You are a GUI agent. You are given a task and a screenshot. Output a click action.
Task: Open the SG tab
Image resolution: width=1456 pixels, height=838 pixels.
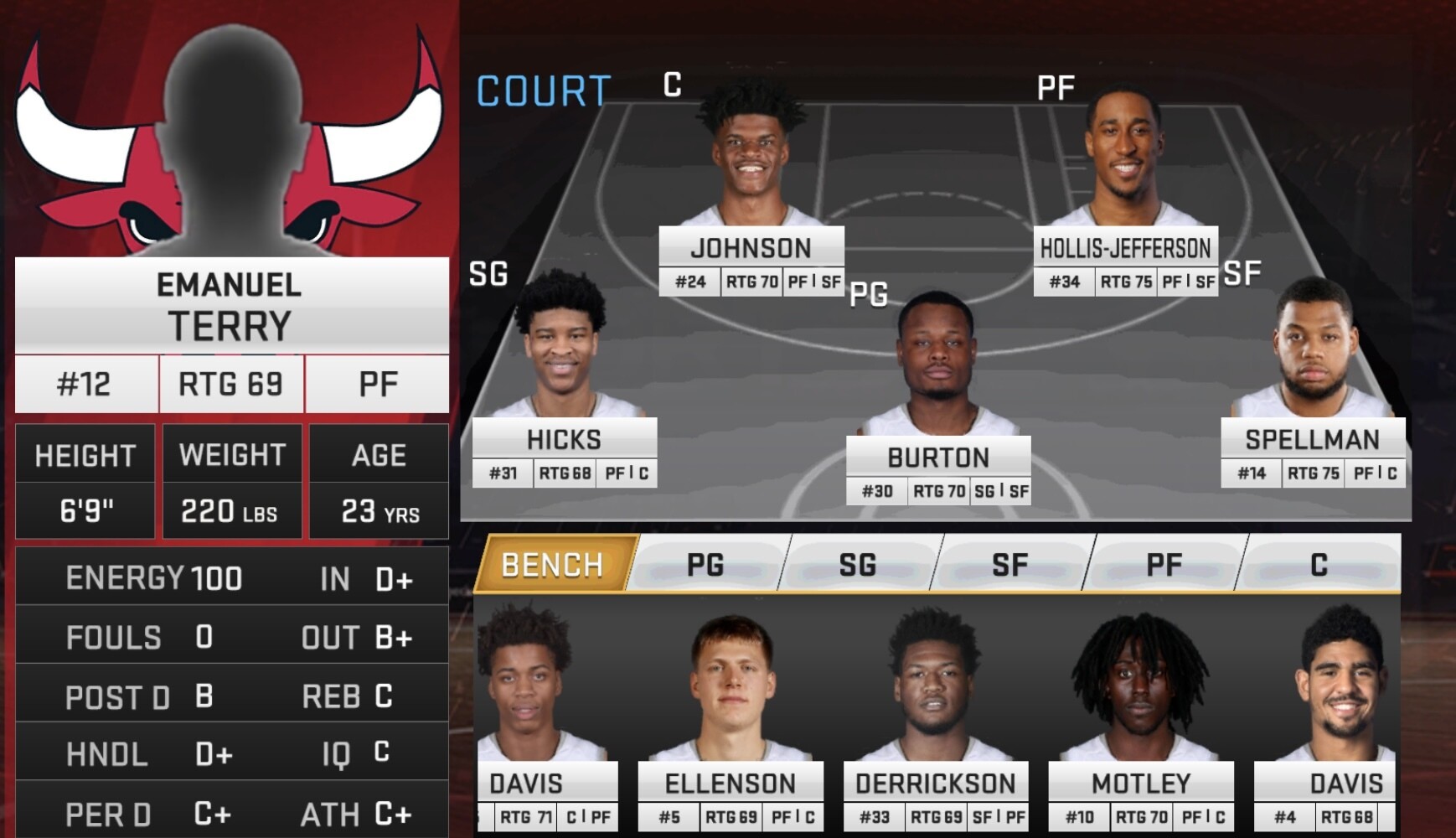tap(858, 565)
